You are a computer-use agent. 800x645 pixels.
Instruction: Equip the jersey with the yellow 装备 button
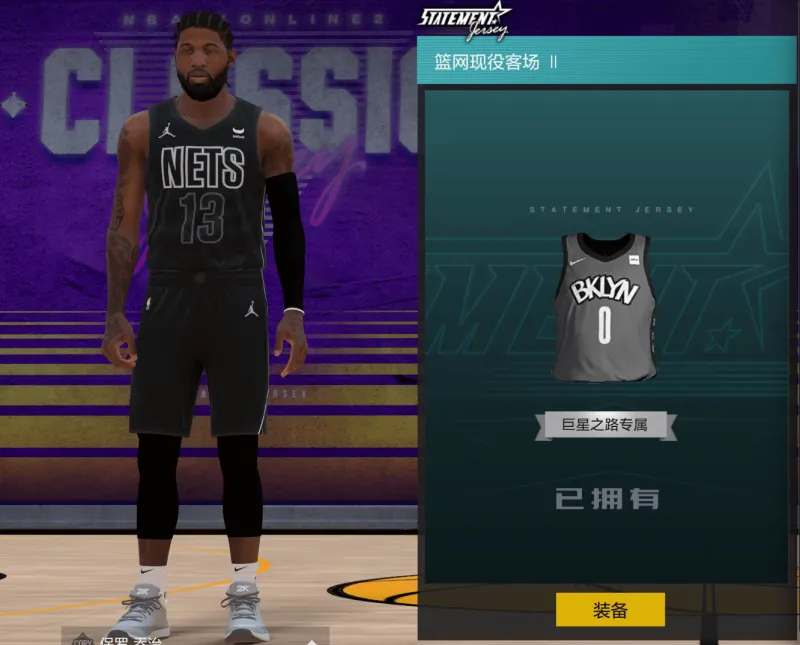click(x=610, y=609)
